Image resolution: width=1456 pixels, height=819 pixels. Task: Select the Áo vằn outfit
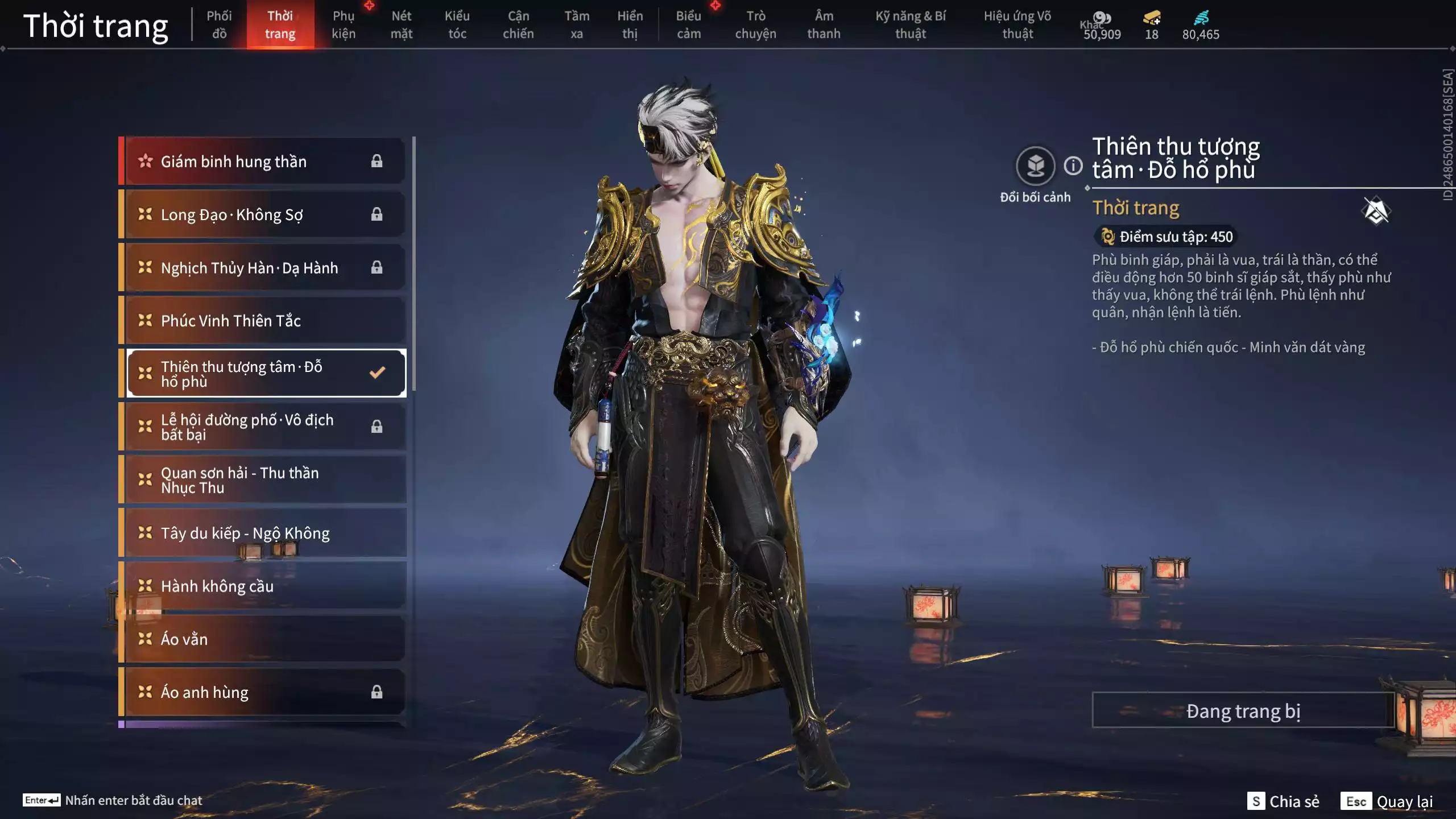[264, 639]
